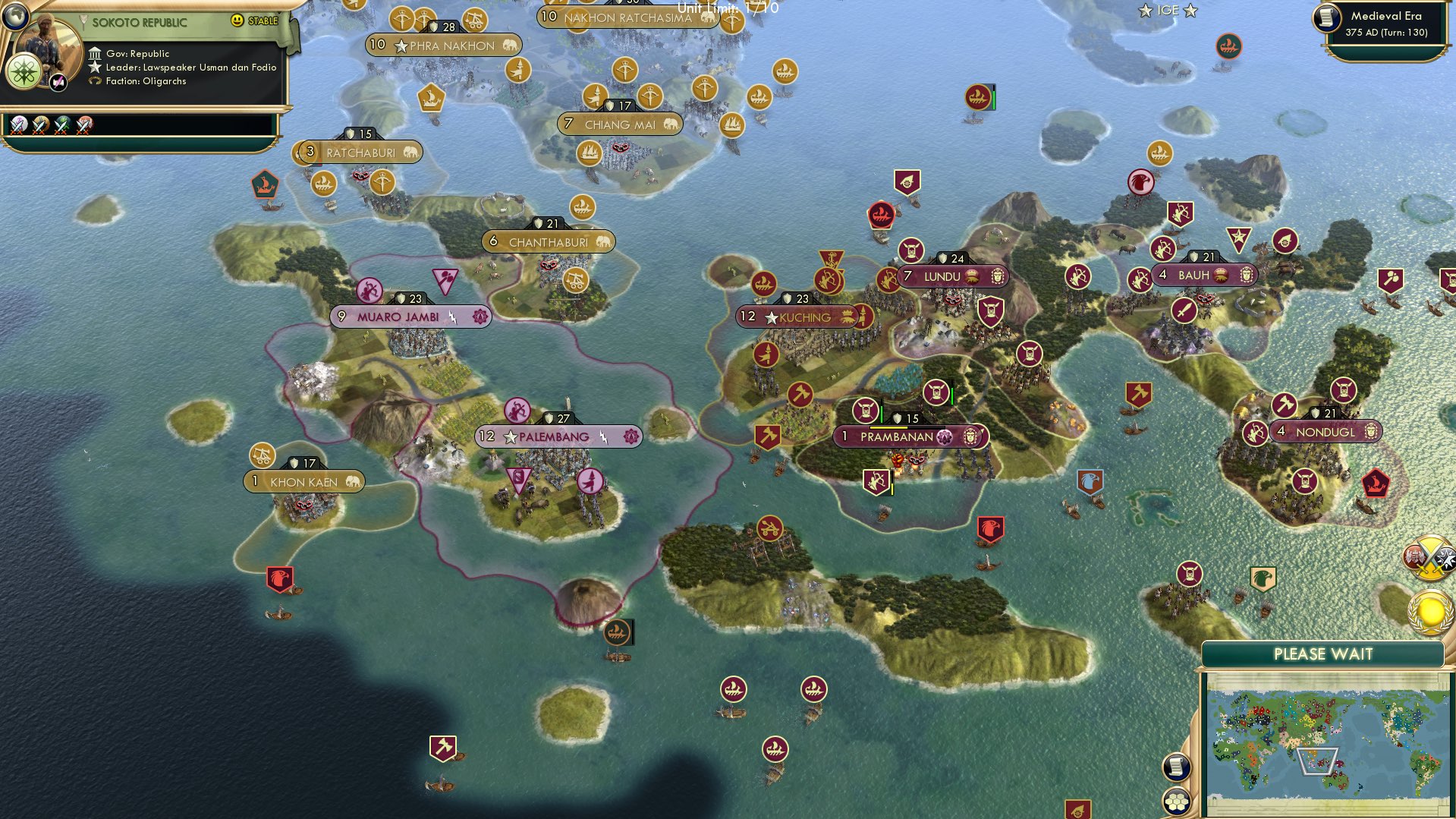1456x819 pixels.
Task: Click the first crossed-swords icon under Sokoto panel
Action: pos(19,126)
